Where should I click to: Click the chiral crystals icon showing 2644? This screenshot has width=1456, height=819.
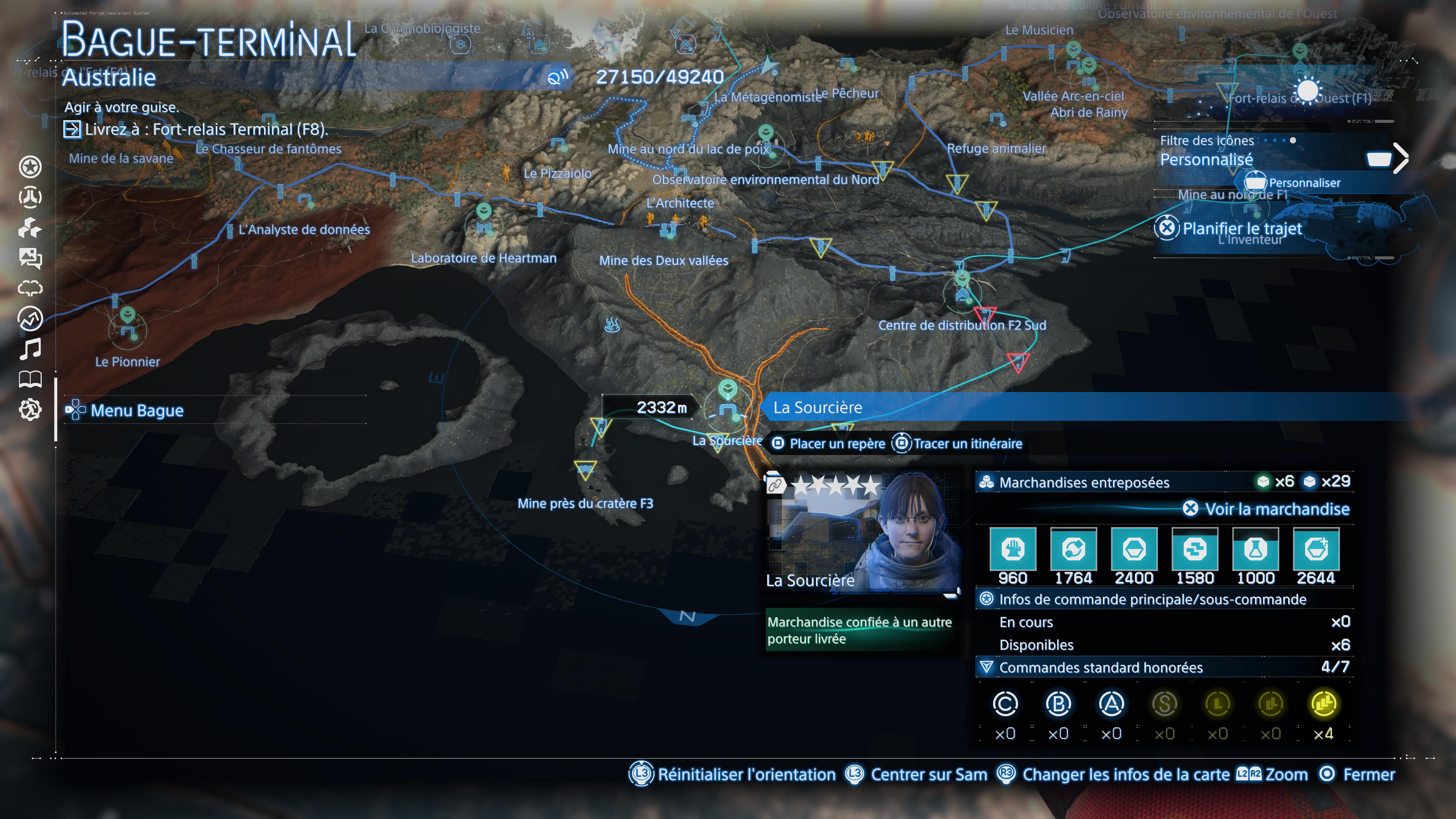pos(1317,551)
